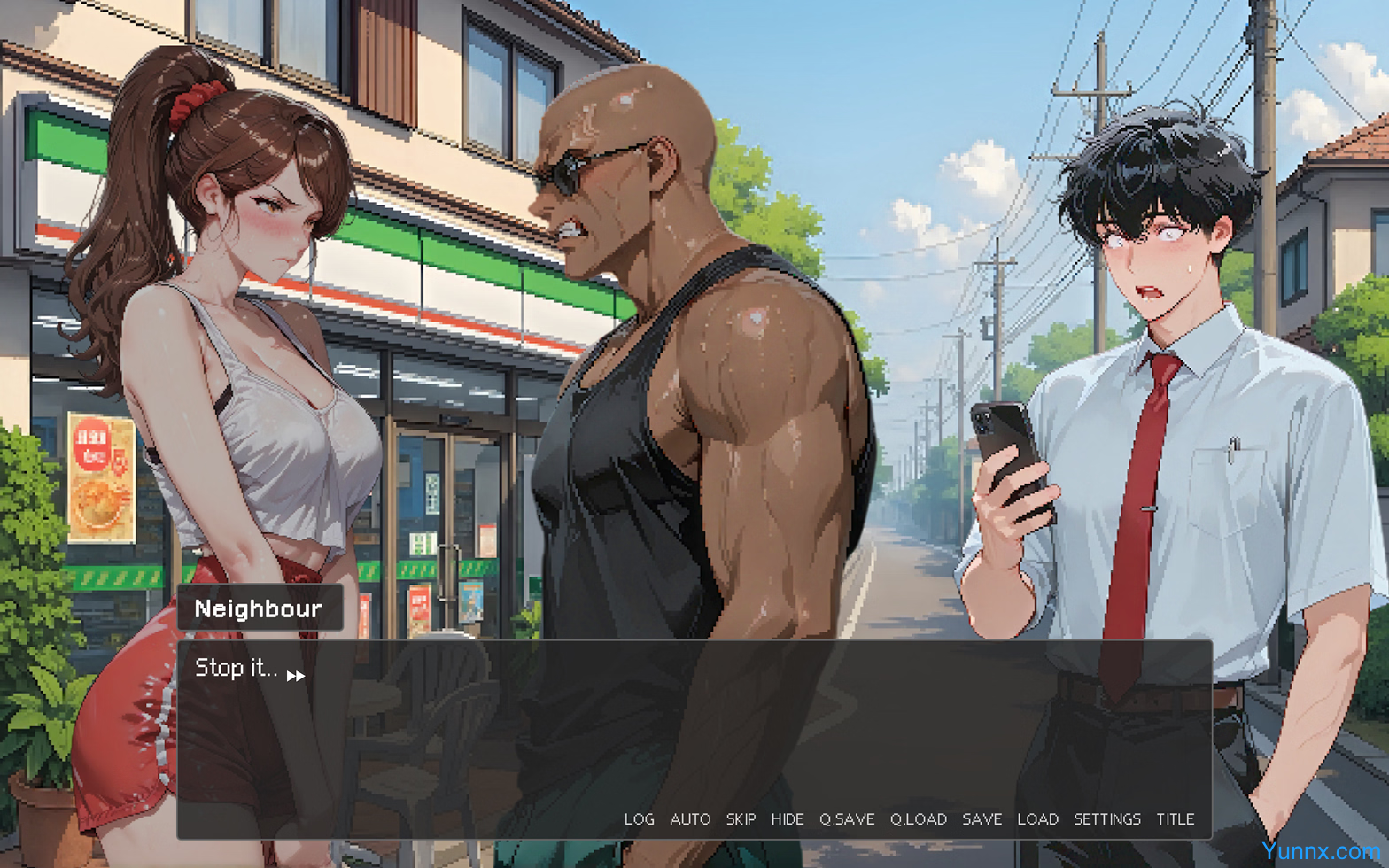Activate SKIP mode
The height and width of the screenshot is (868, 1389).
(x=741, y=819)
